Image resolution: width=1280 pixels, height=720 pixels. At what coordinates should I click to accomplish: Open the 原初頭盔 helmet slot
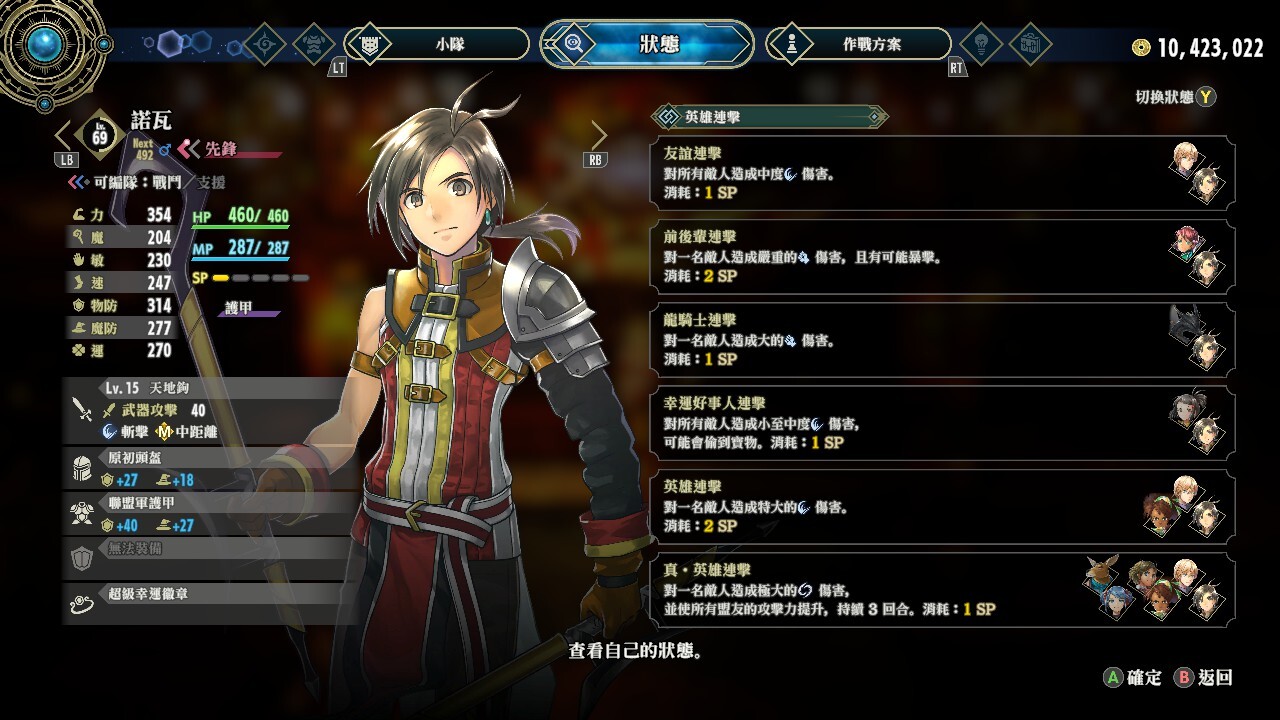pyautogui.click(x=210, y=468)
